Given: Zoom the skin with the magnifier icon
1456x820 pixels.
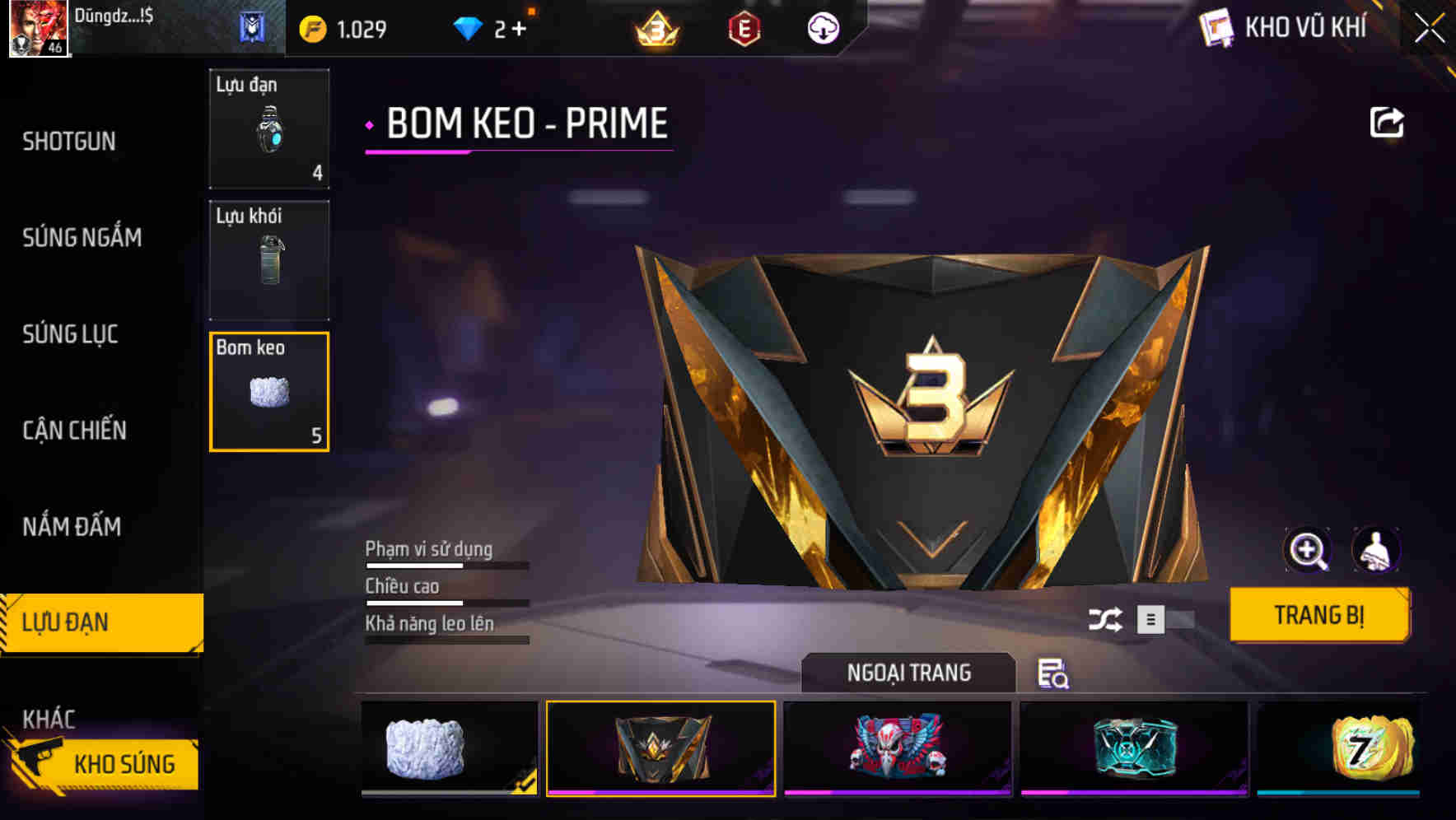Looking at the screenshot, I should coord(1309,550).
